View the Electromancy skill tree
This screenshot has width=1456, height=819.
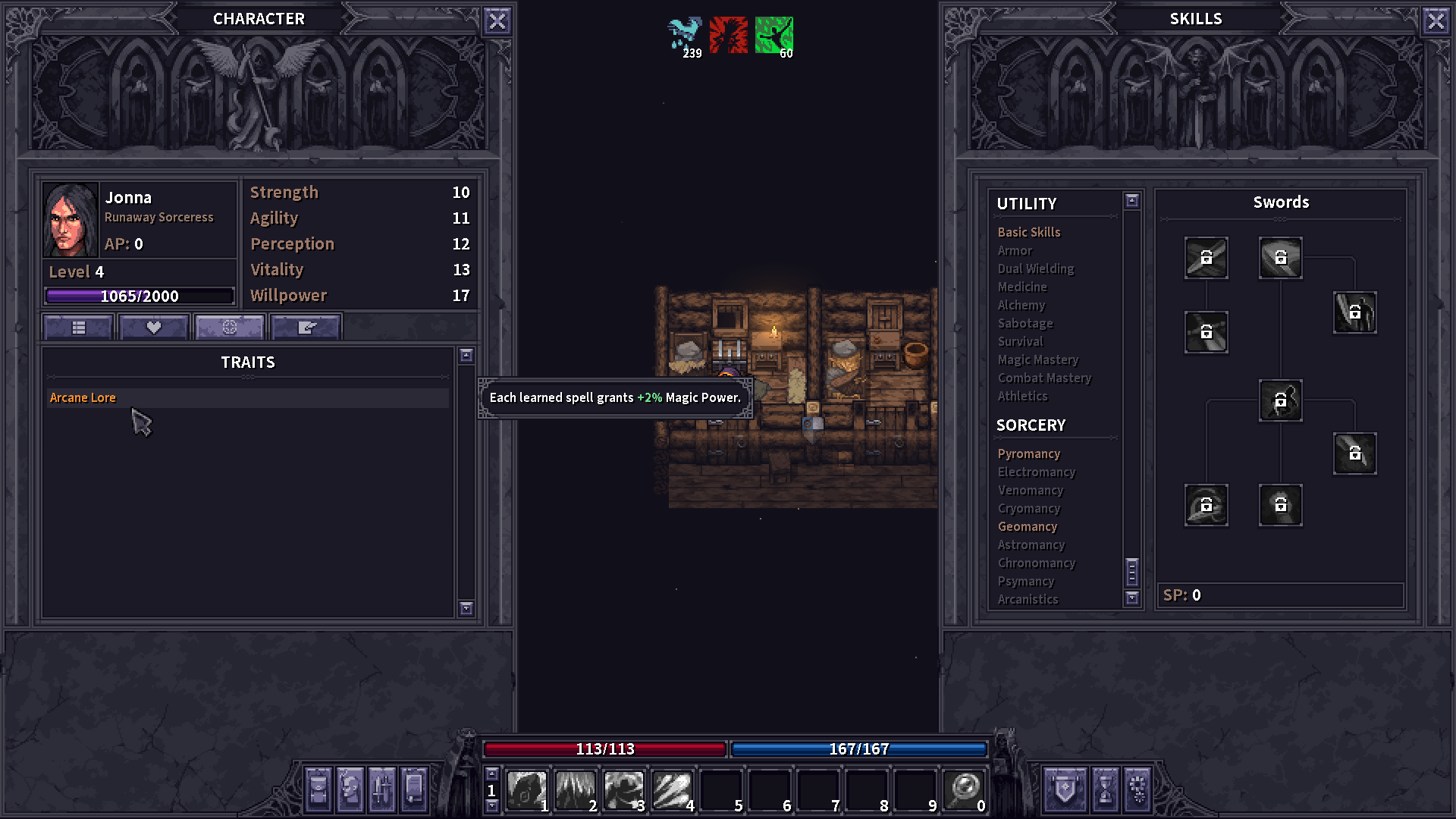point(1037,472)
